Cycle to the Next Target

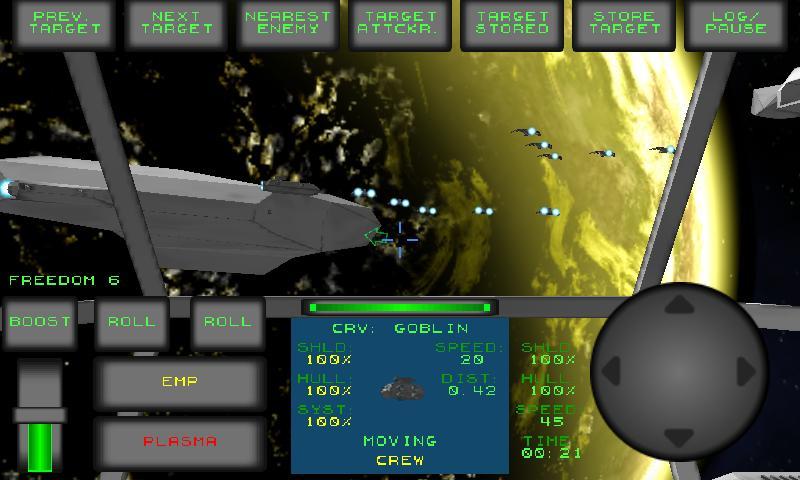[x=178, y=24]
